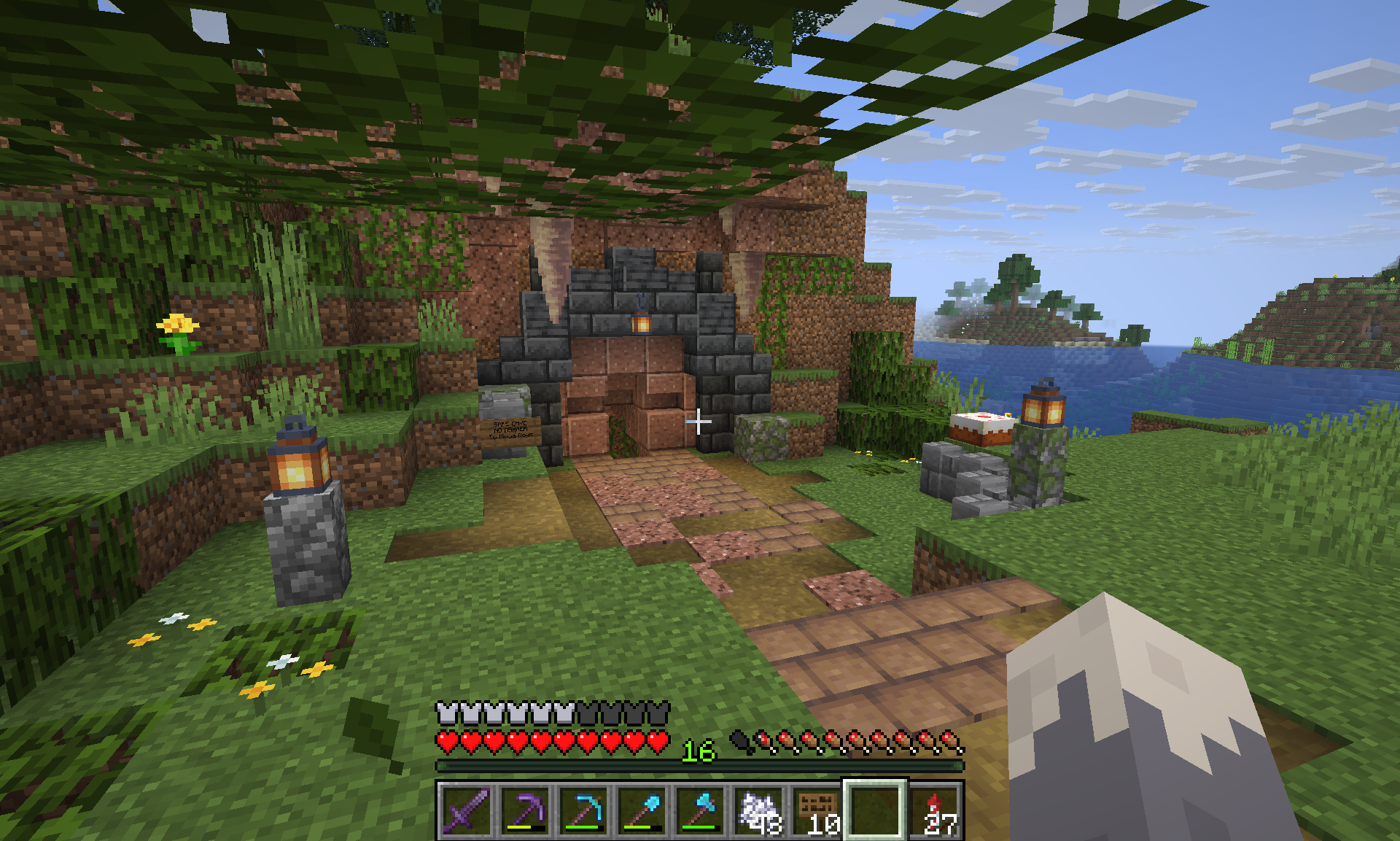Viewport: 1400px width, 841px height.
Task: Switch to the diamond shovel slot
Action: (x=642, y=810)
